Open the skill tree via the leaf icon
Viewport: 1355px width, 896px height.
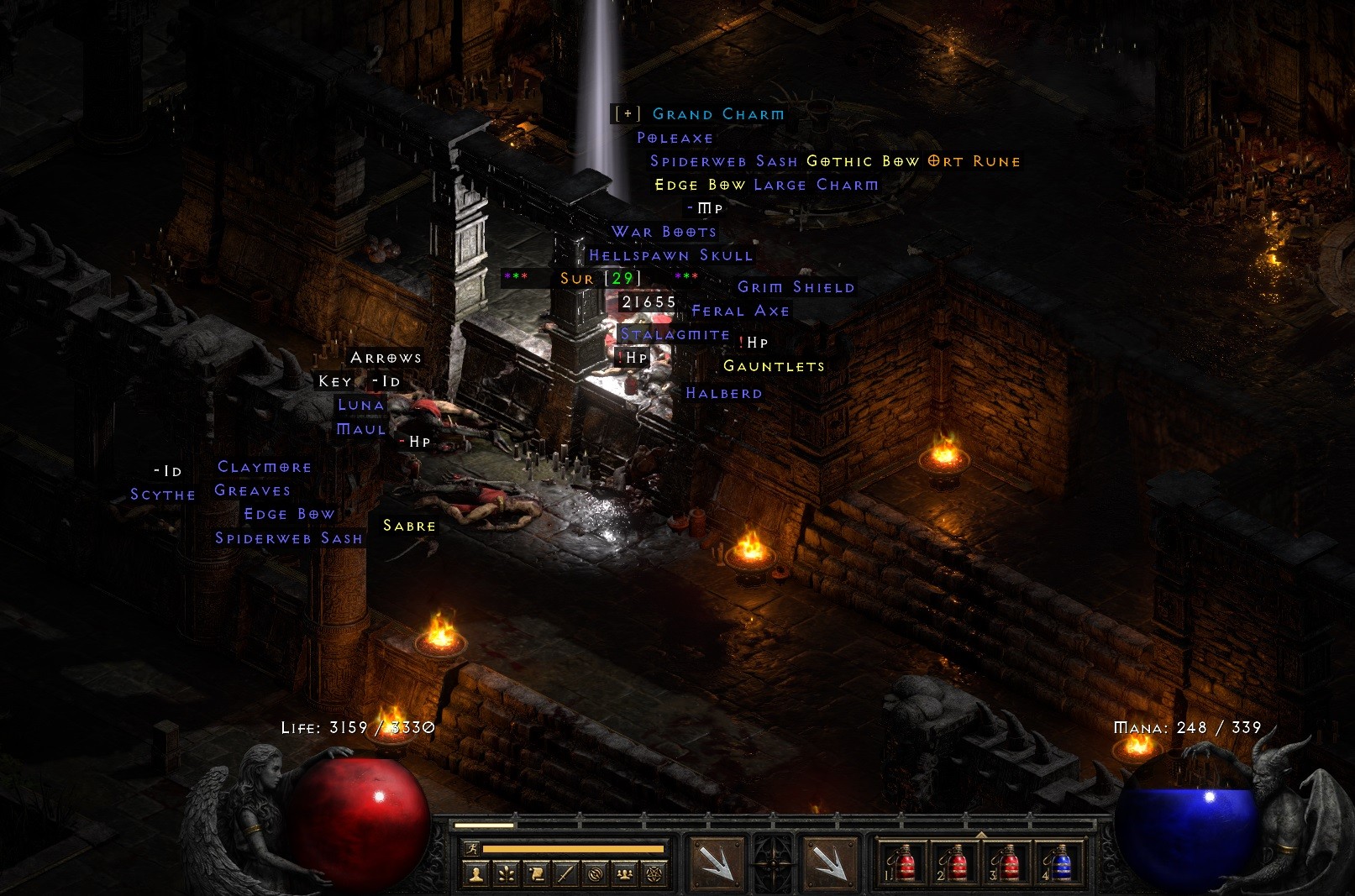pyautogui.click(x=507, y=873)
